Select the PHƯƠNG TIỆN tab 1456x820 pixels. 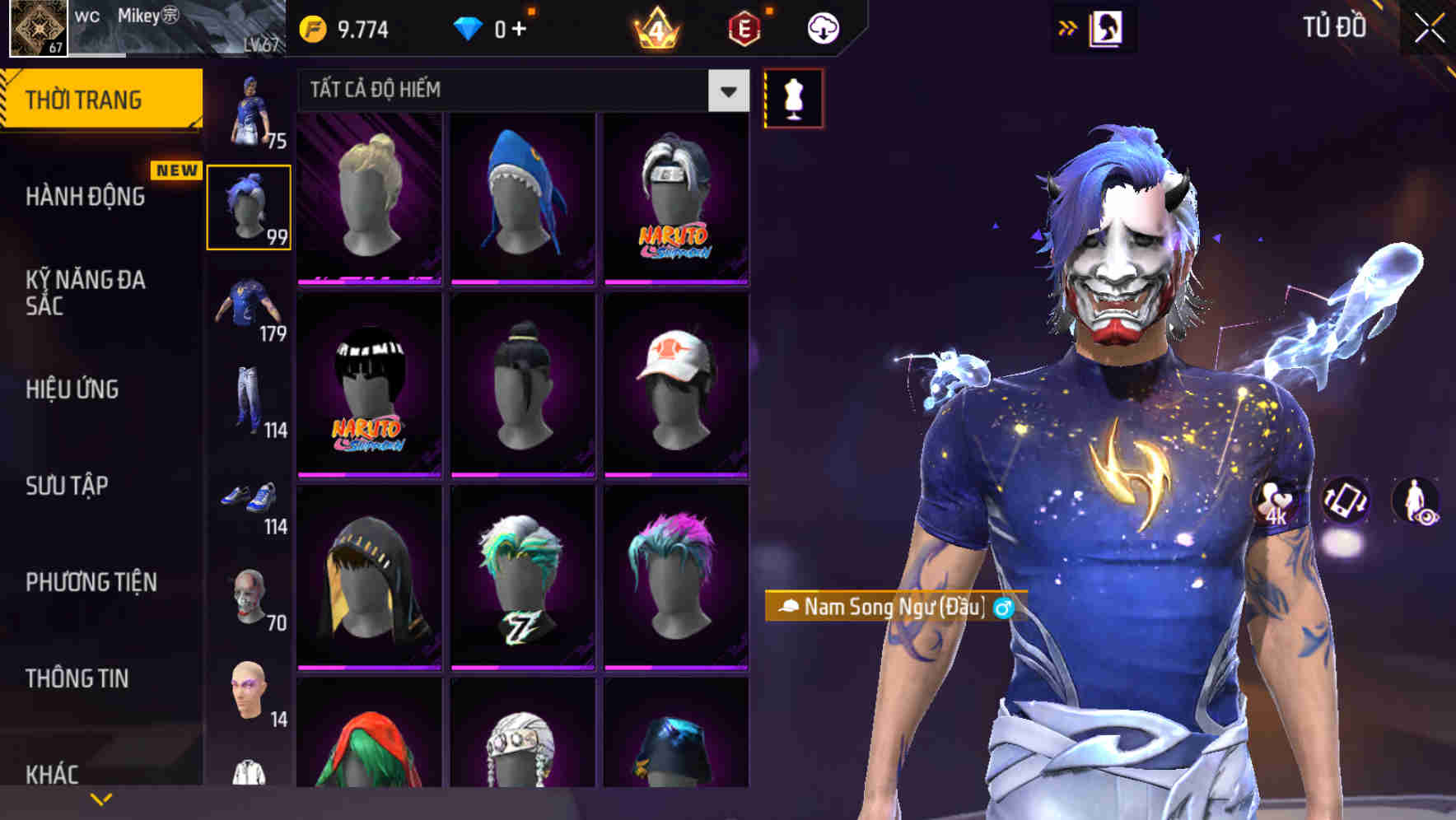(91, 581)
